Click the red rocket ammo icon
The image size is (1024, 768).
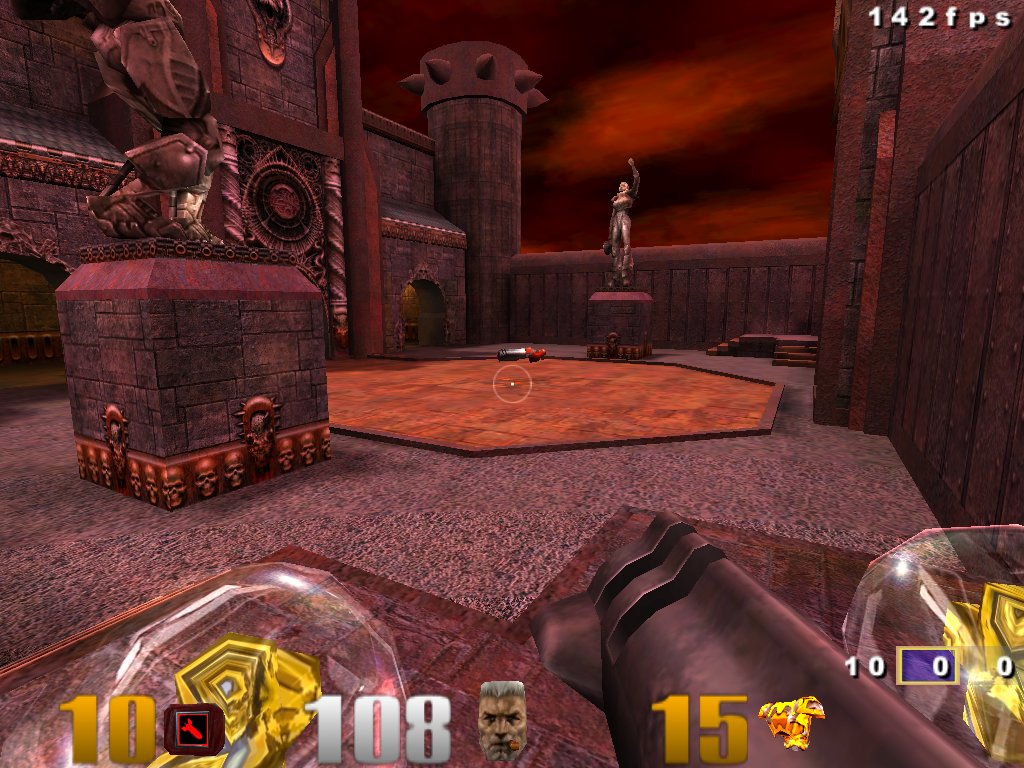(187, 727)
